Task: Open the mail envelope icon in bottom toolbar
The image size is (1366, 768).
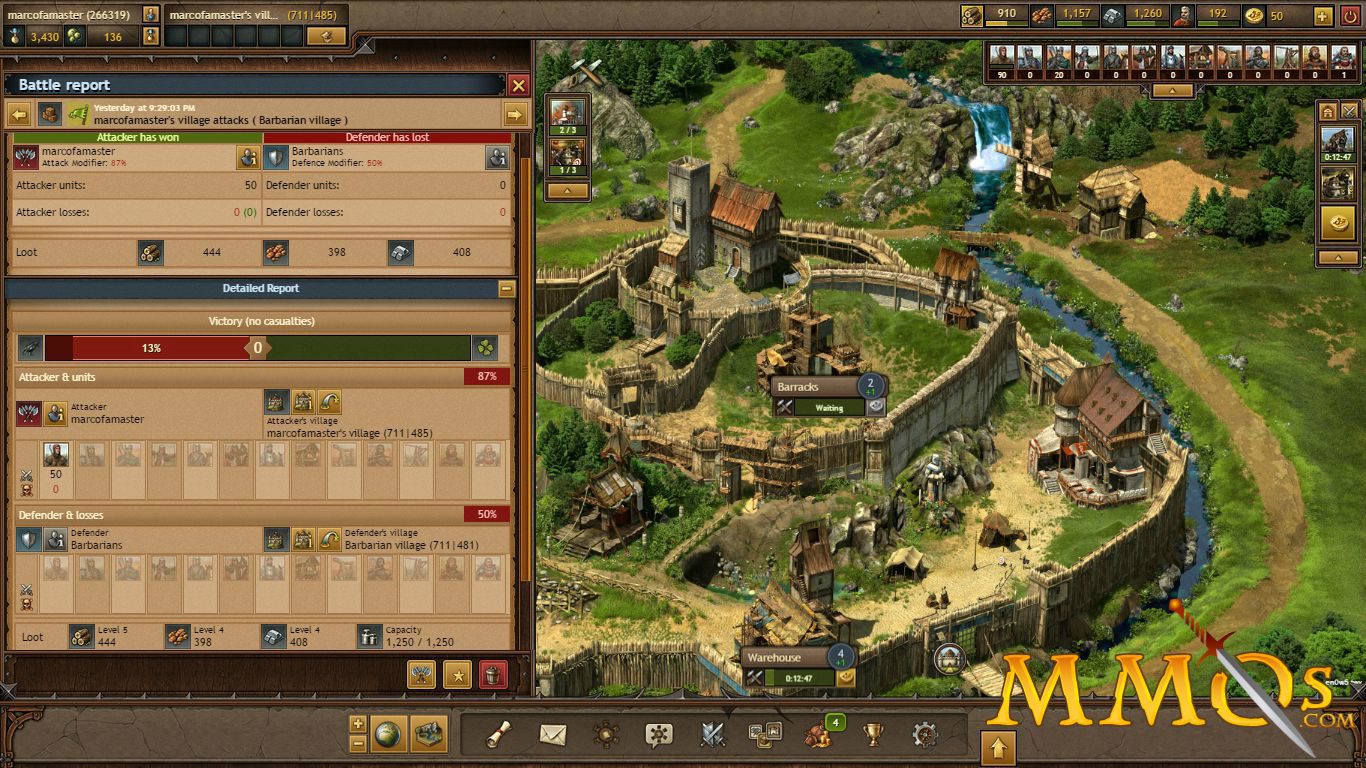Action: (552, 735)
